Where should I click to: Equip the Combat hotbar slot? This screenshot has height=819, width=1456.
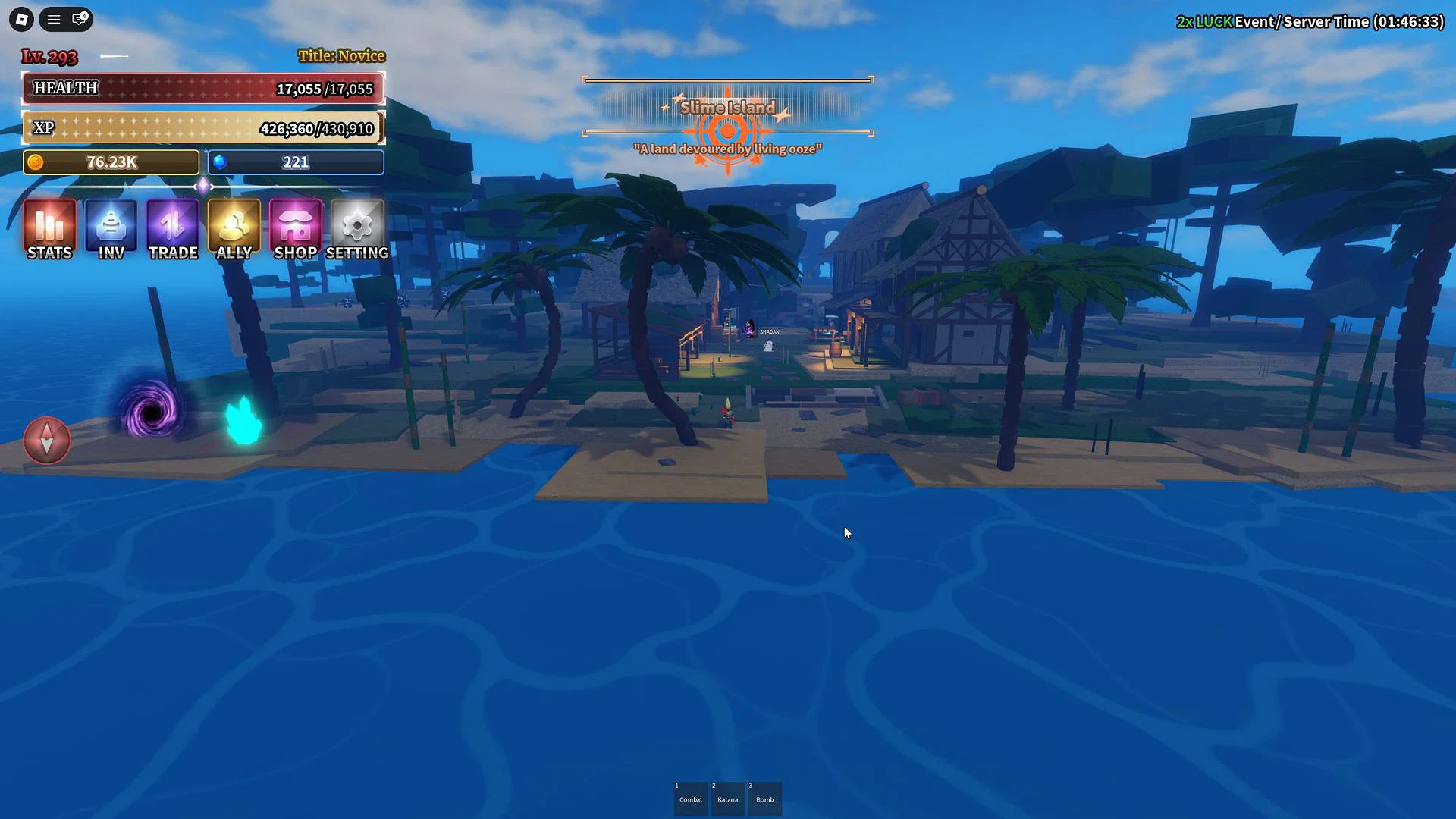click(x=690, y=799)
